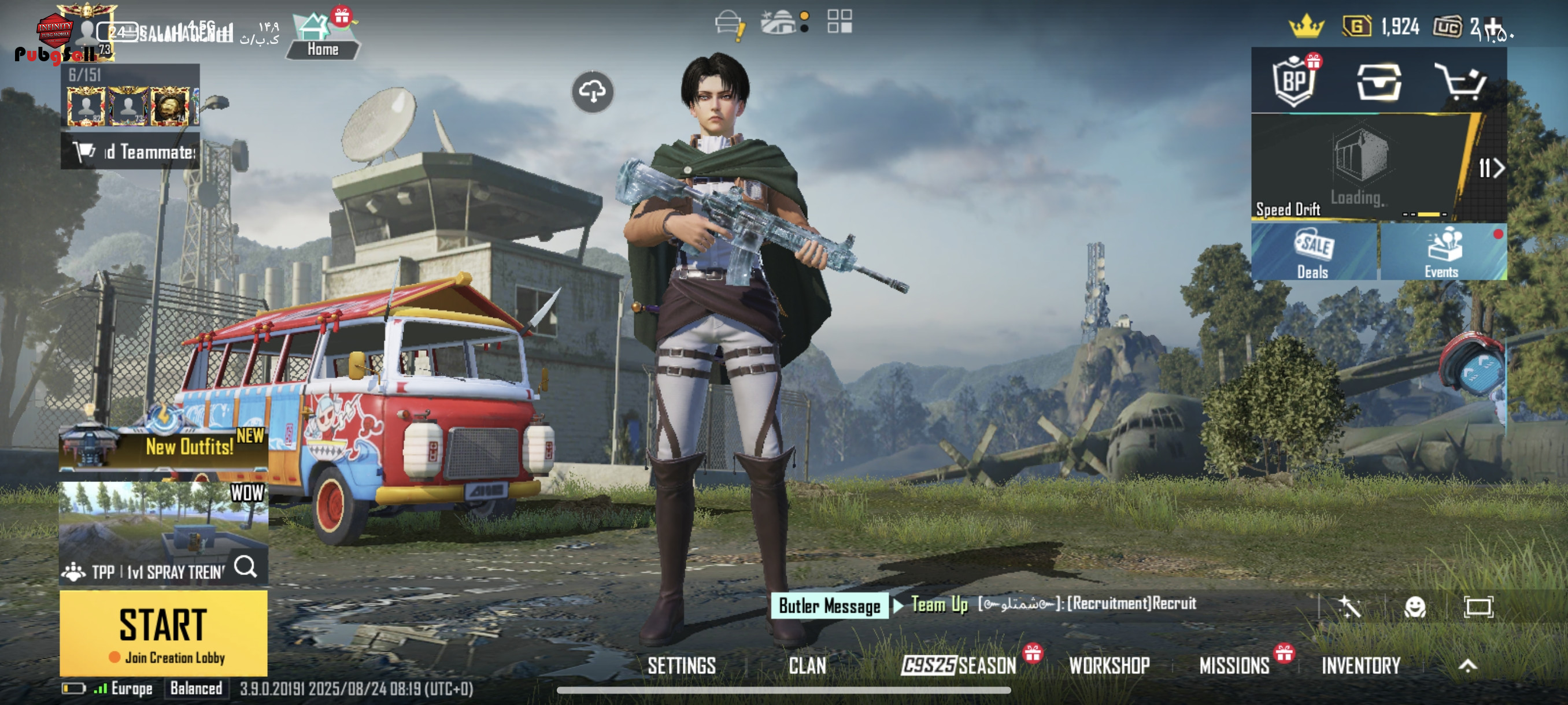Search creation maps with the magnifier icon
This screenshot has height=705, width=1568.
point(246,567)
